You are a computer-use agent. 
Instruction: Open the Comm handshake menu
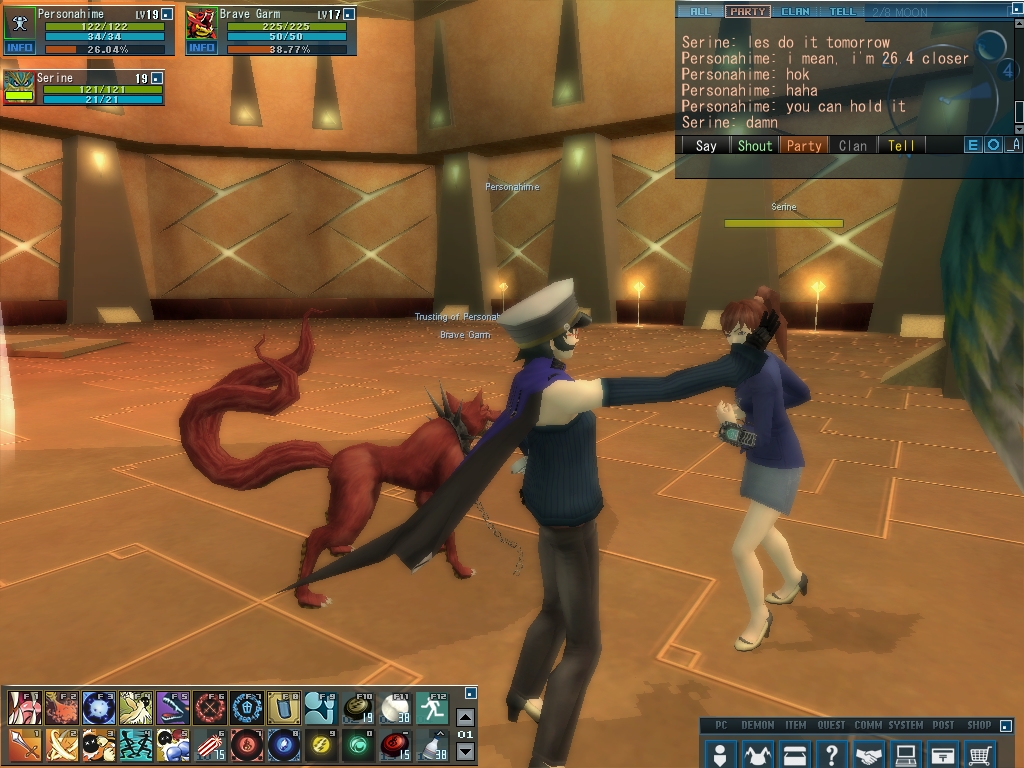pos(869,754)
